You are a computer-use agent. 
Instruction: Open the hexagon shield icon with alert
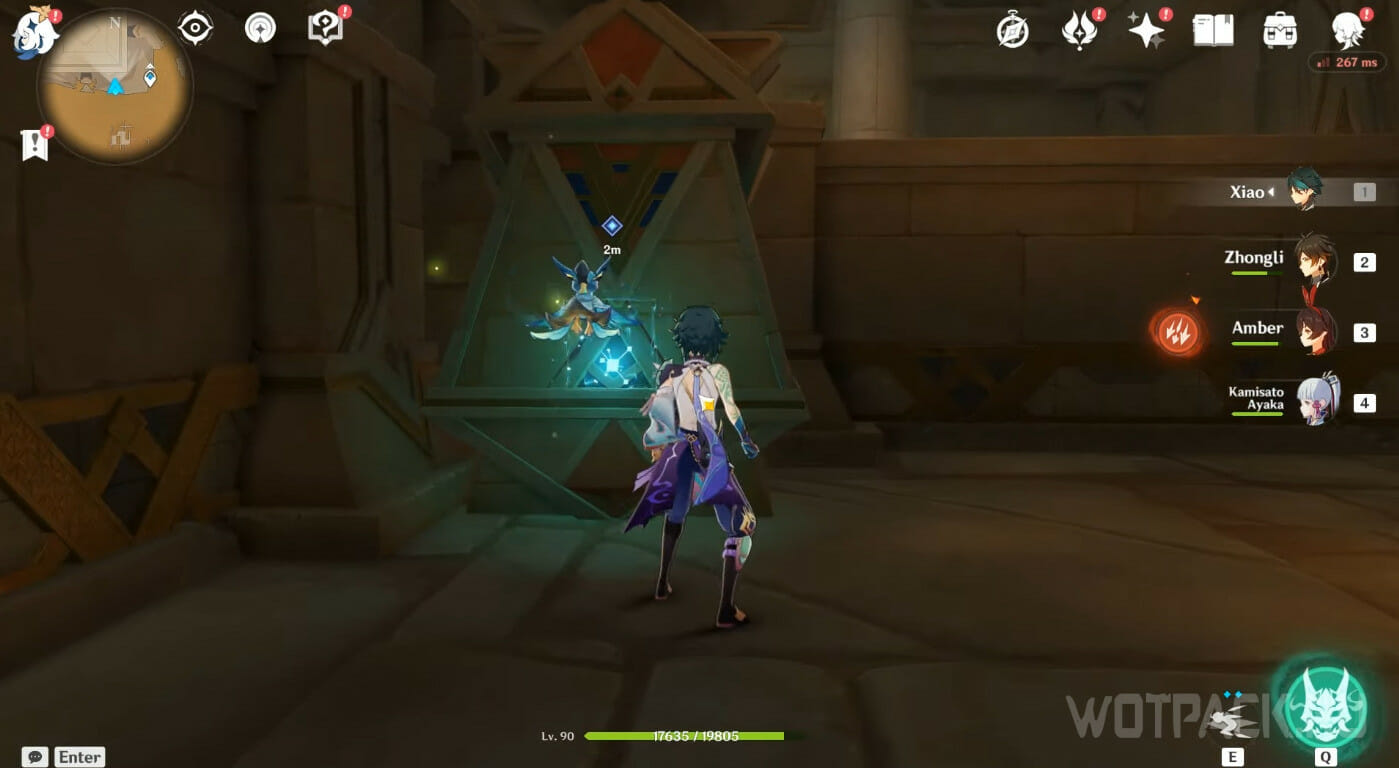click(325, 28)
